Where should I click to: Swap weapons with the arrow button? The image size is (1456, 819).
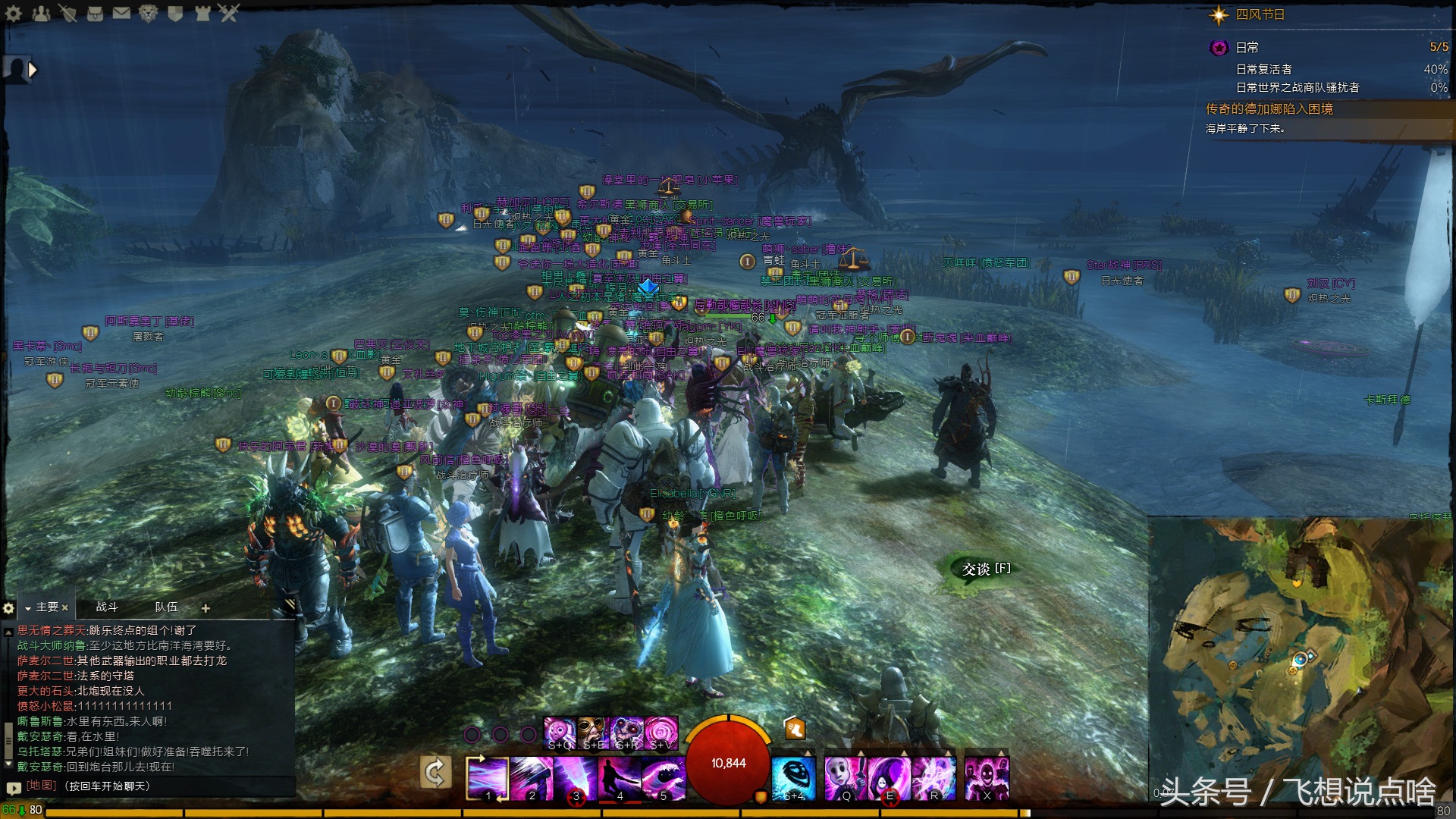click(436, 773)
